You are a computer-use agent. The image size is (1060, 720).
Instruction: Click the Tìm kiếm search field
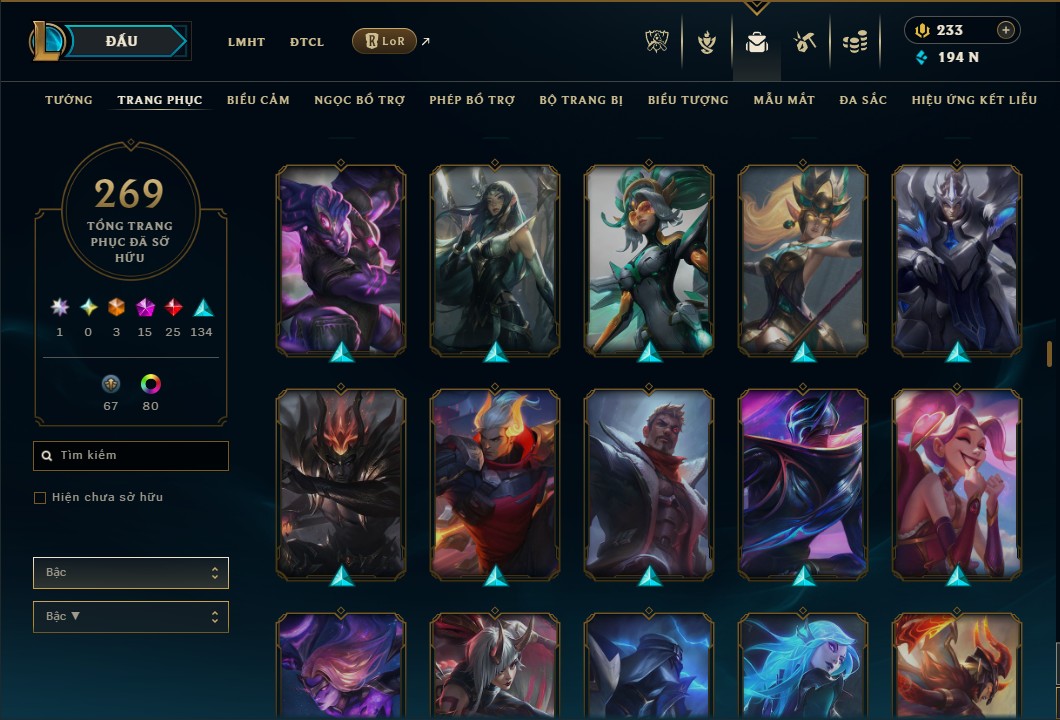pyautogui.click(x=131, y=456)
